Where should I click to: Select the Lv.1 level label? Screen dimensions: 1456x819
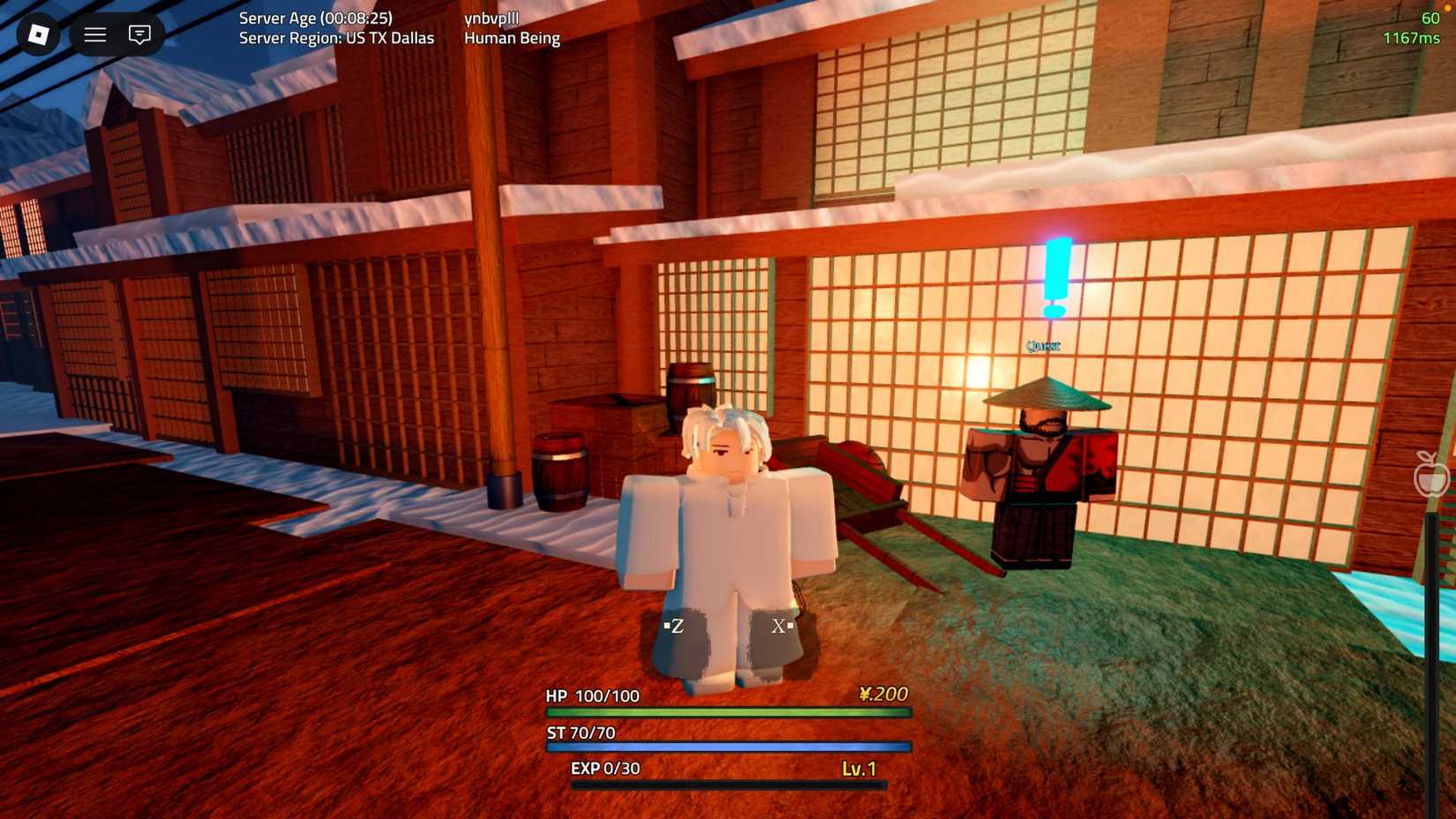tap(859, 769)
